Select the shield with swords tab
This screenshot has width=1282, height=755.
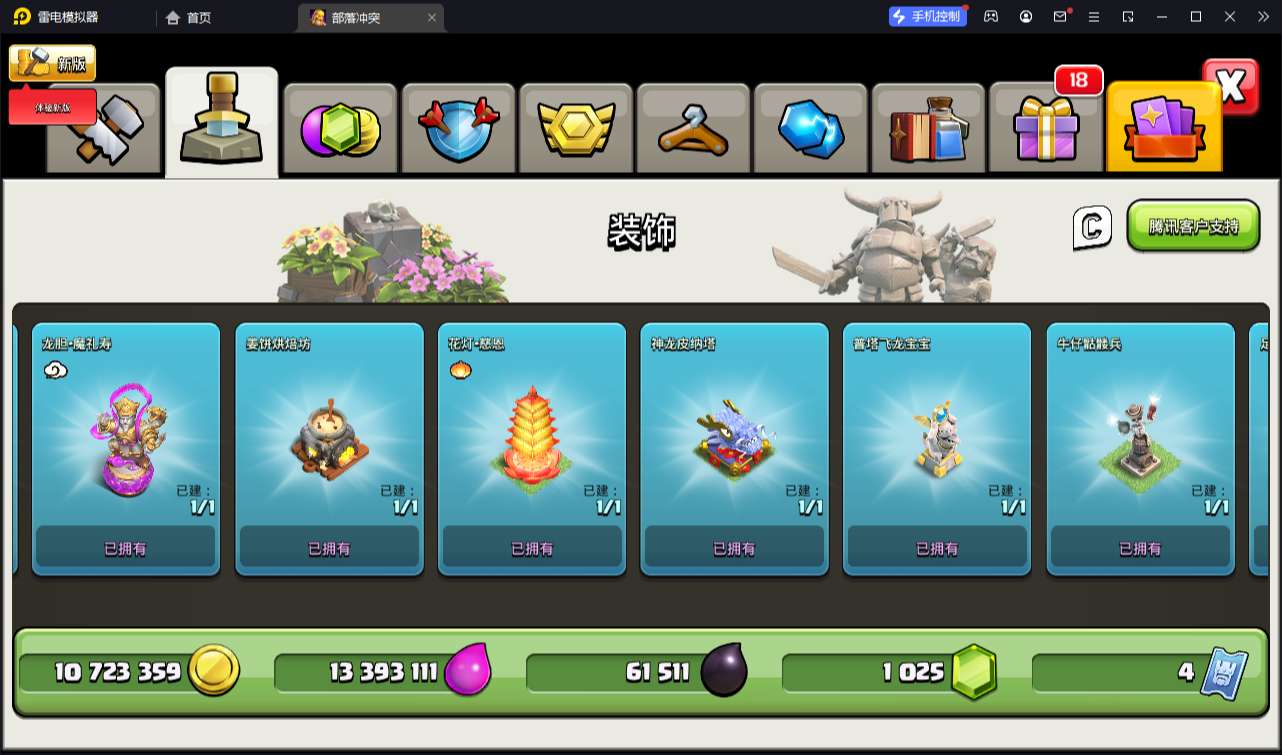tap(457, 130)
